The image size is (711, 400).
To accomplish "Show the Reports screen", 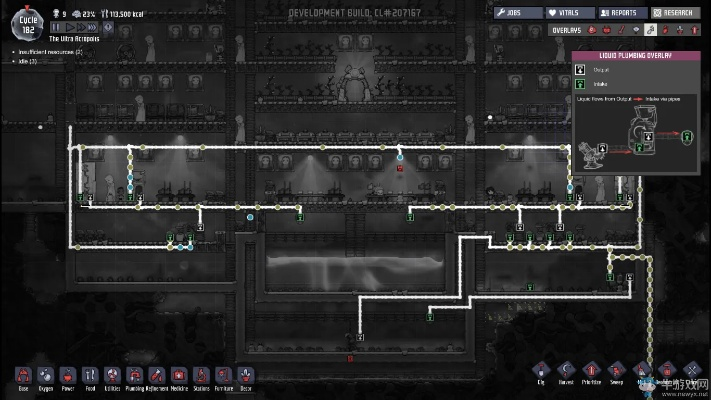I will [623, 13].
